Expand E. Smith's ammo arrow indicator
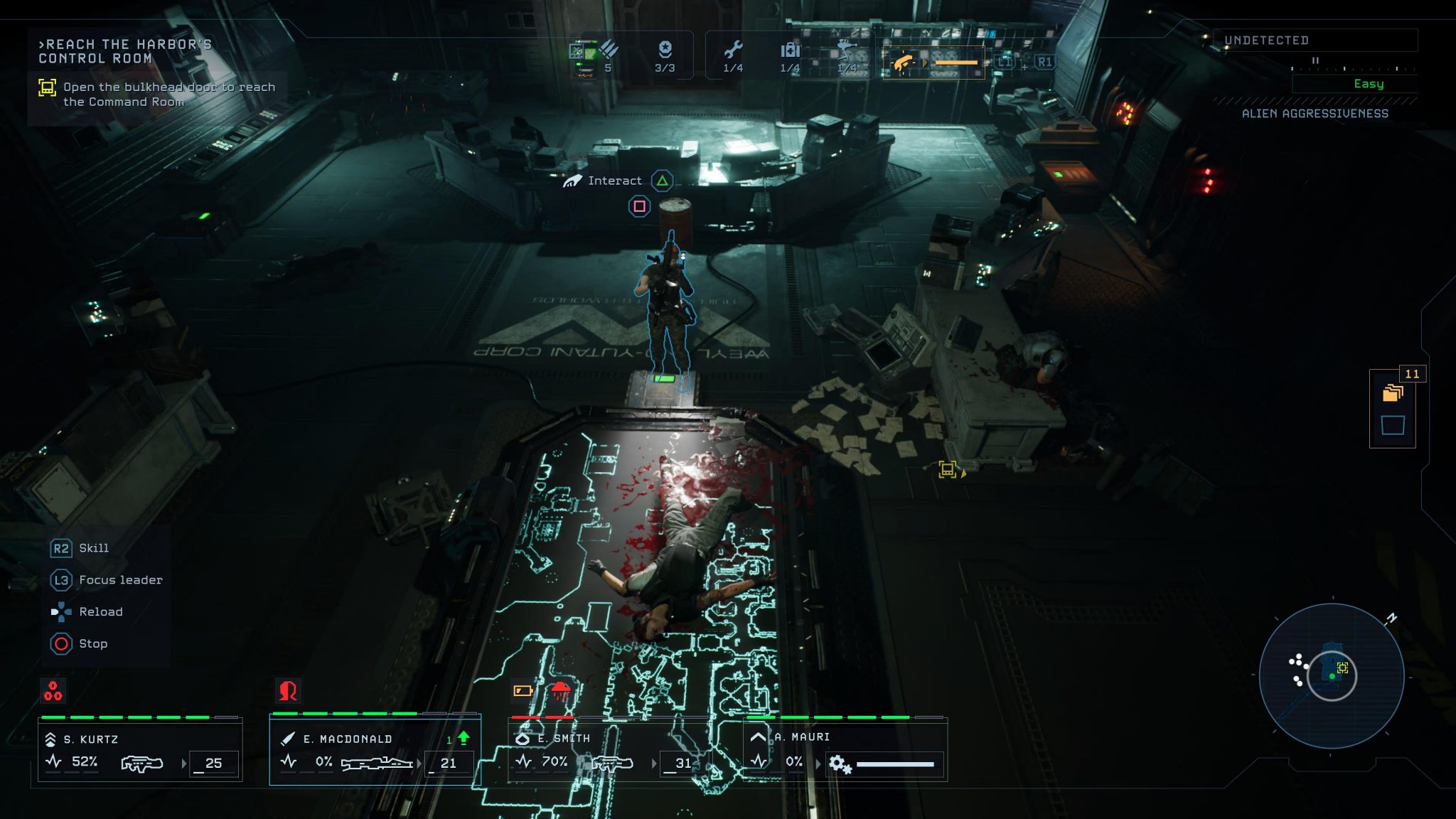 click(x=653, y=764)
